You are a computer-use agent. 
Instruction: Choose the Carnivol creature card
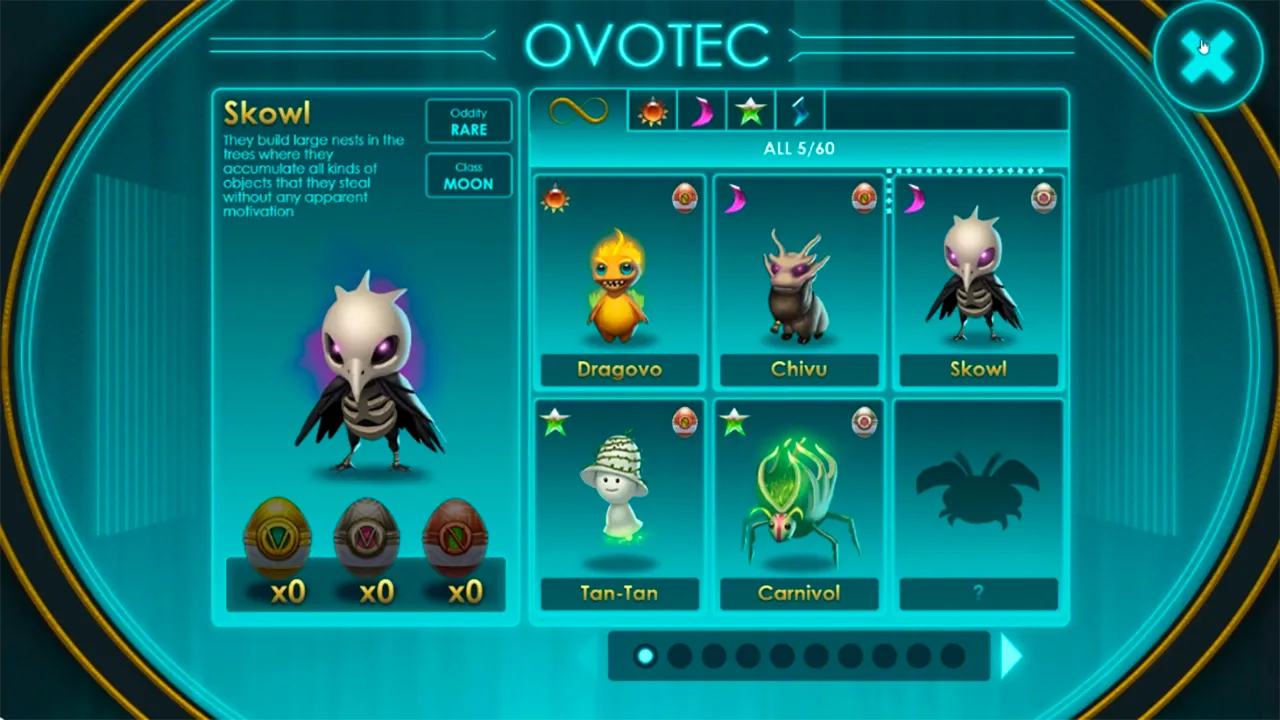point(799,505)
